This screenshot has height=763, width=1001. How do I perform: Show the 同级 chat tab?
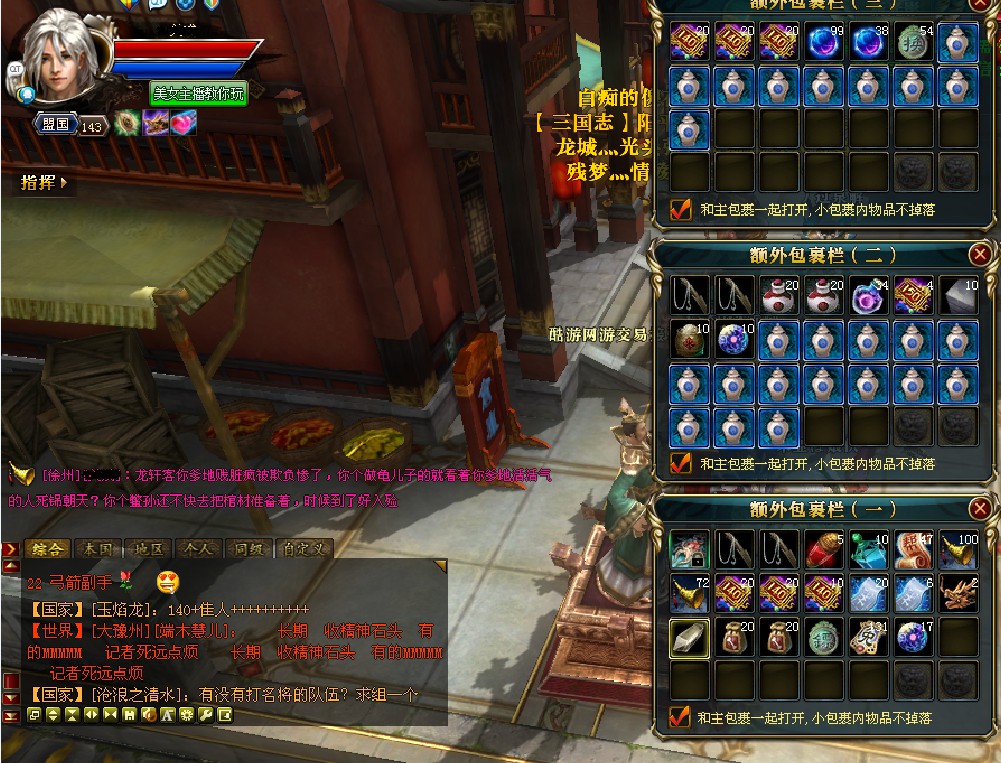tap(247, 549)
